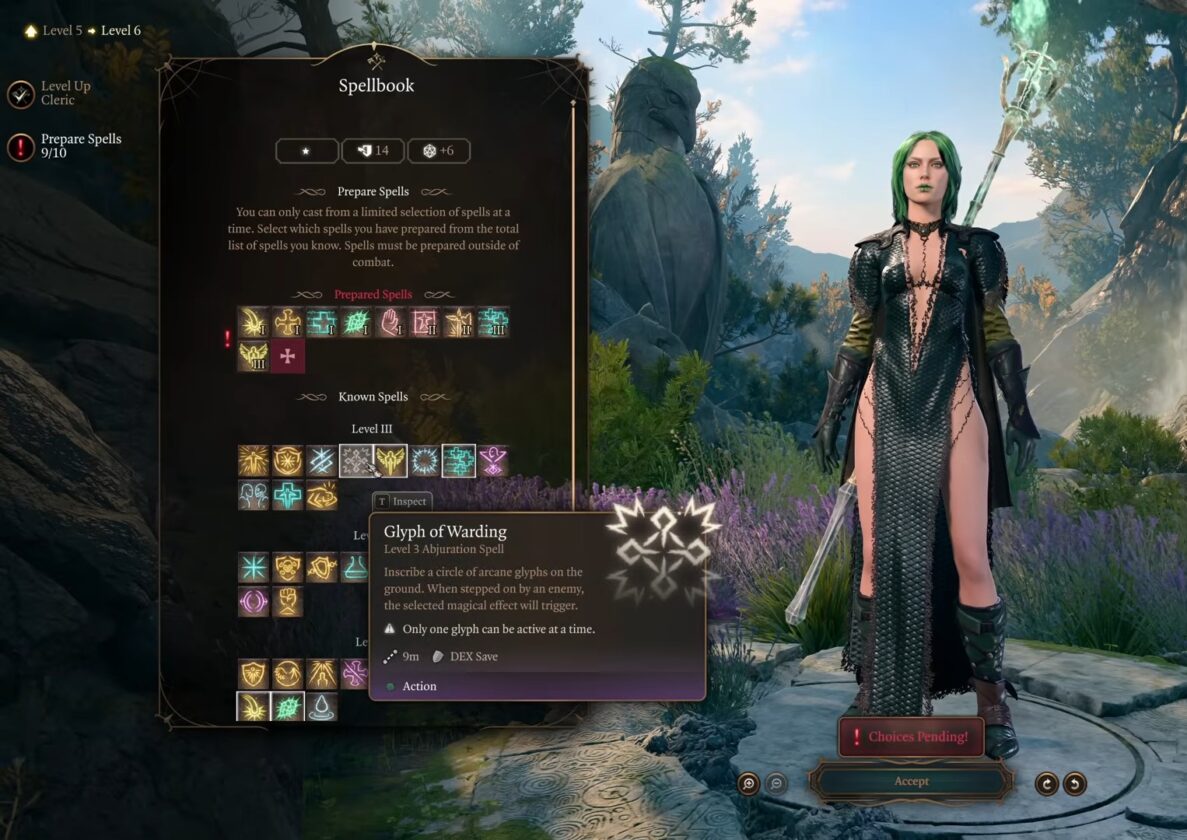Select the purple ring spell icon
1187x840 pixels.
(254, 601)
